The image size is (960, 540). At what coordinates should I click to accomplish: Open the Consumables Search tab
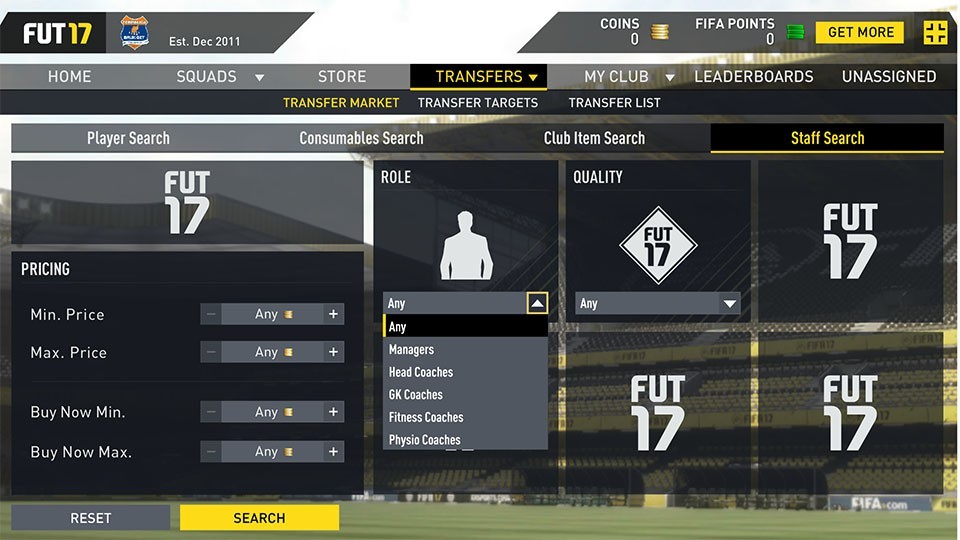point(361,138)
